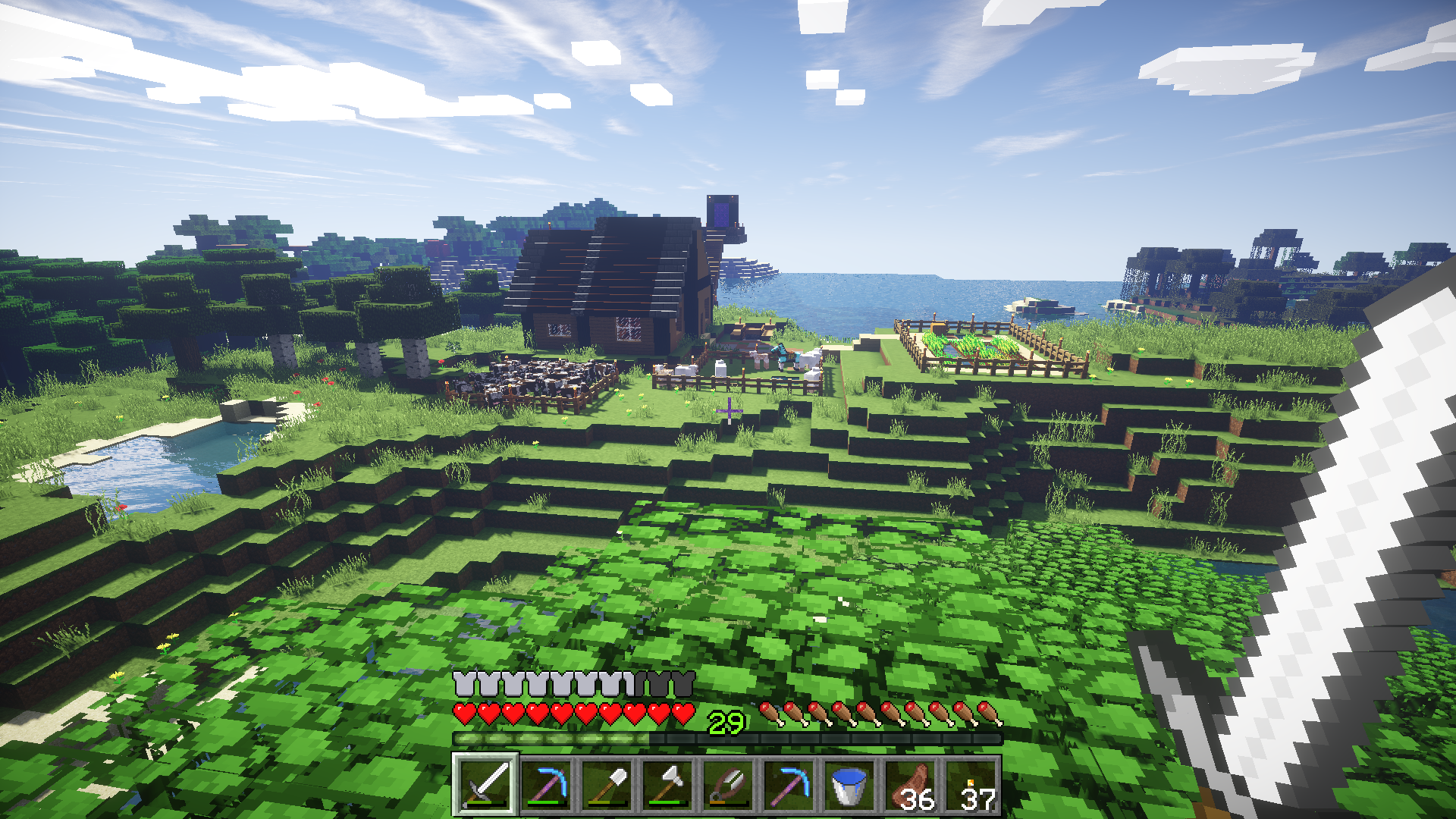Select the iron sword hotbar slot
Image resolution: width=1456 pixels, height=819 pixels.
click(x=485, y=785)
